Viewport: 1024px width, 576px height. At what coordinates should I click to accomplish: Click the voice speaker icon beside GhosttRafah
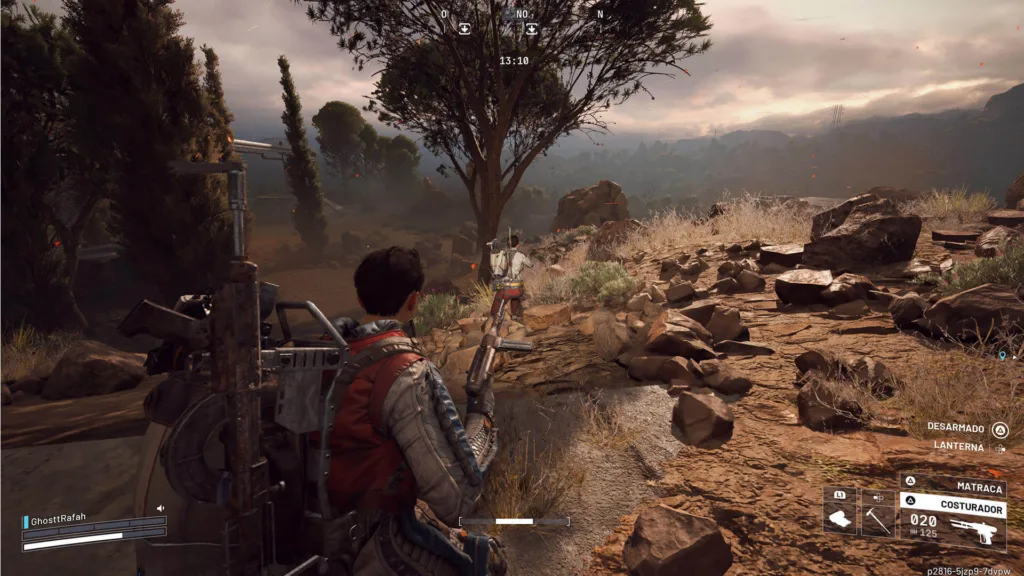pos(160,509)
